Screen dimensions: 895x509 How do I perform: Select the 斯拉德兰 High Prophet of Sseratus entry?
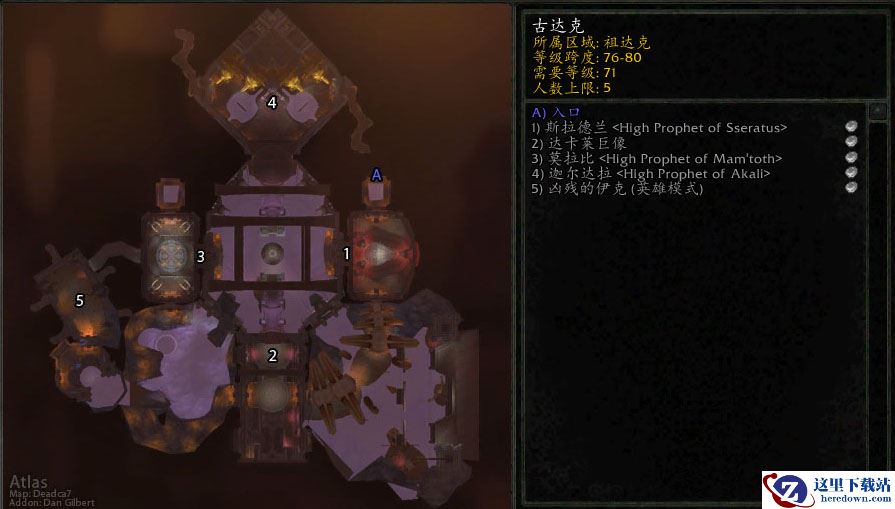(660, 127)
